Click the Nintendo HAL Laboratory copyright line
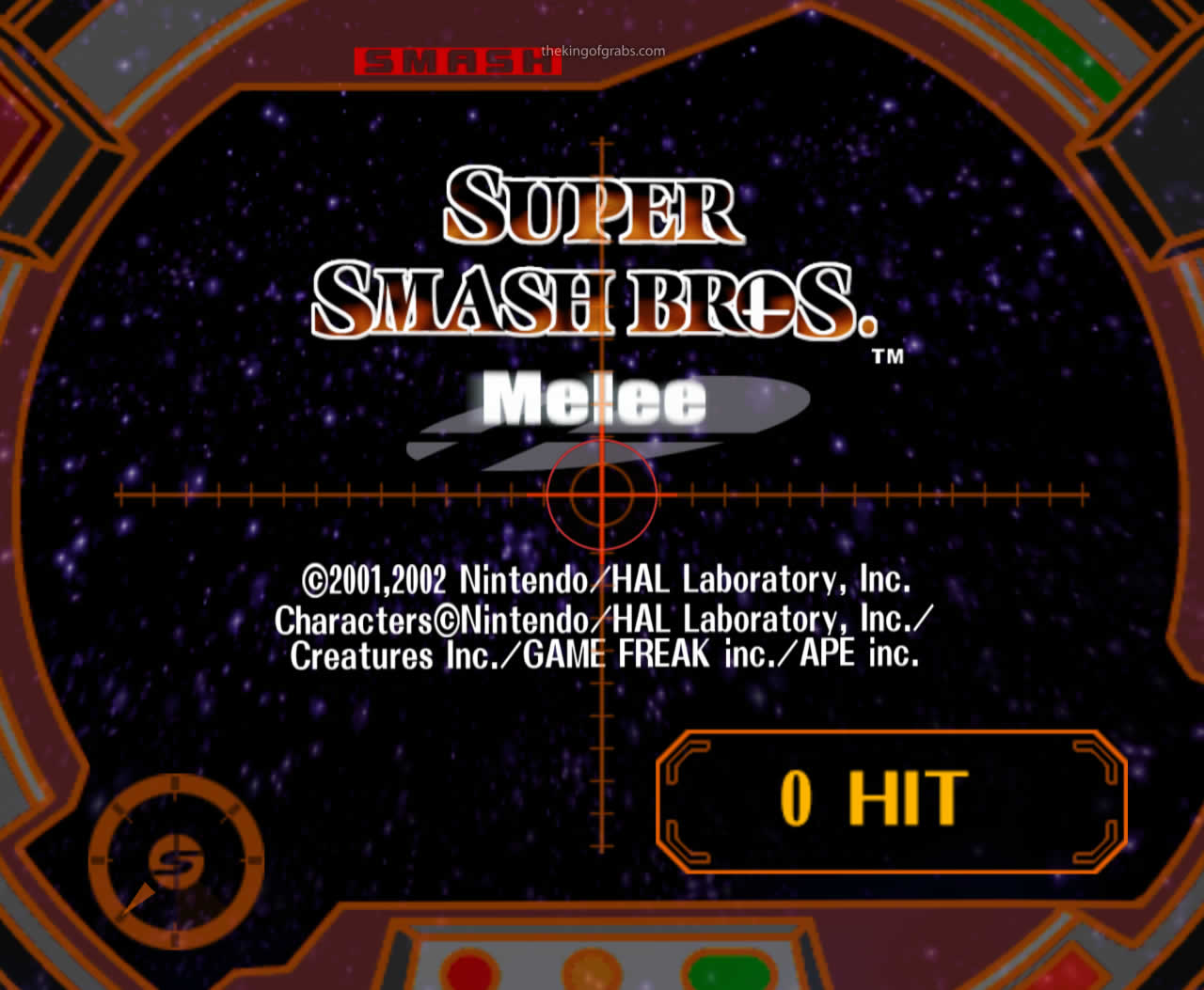 (x=608, y=579)
